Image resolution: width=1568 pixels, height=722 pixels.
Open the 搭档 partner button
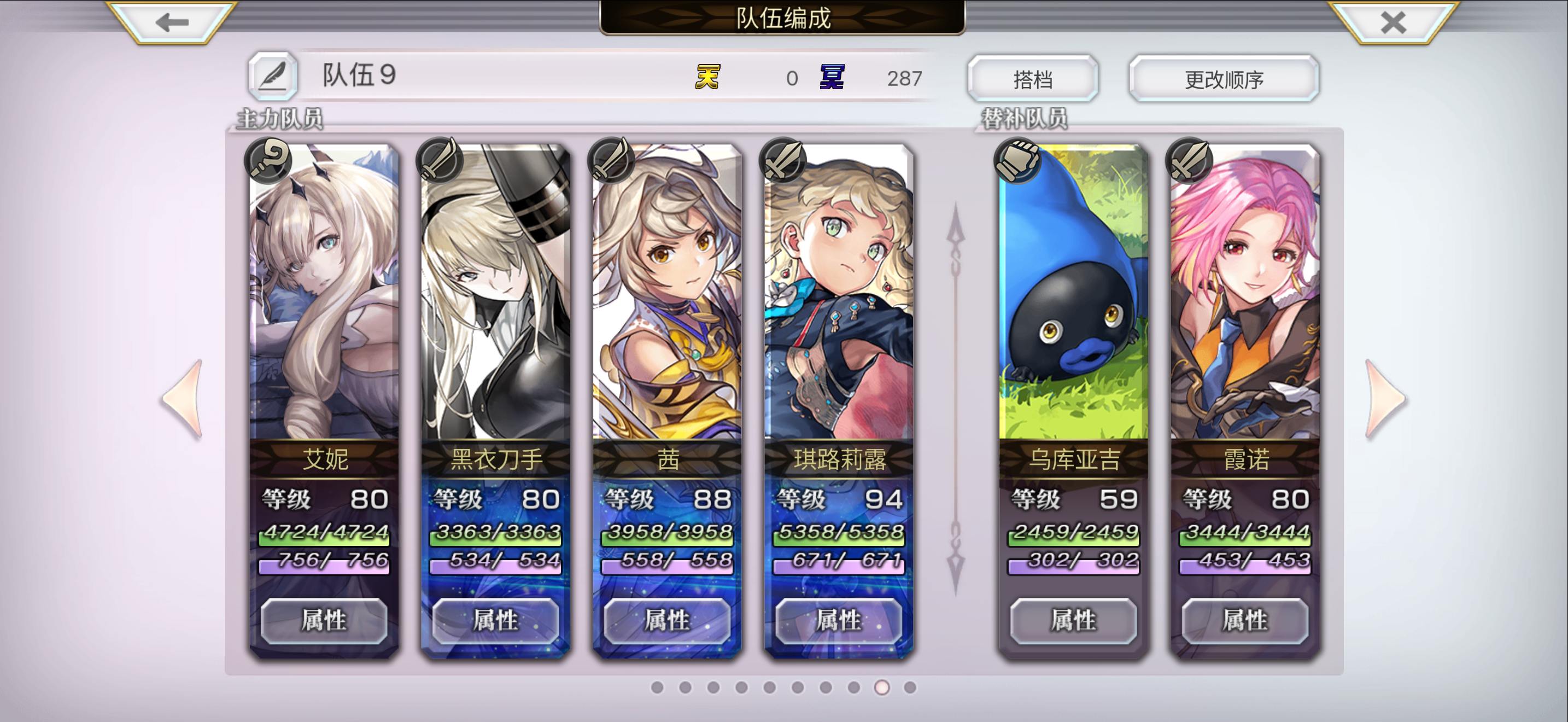point(1032,78)
